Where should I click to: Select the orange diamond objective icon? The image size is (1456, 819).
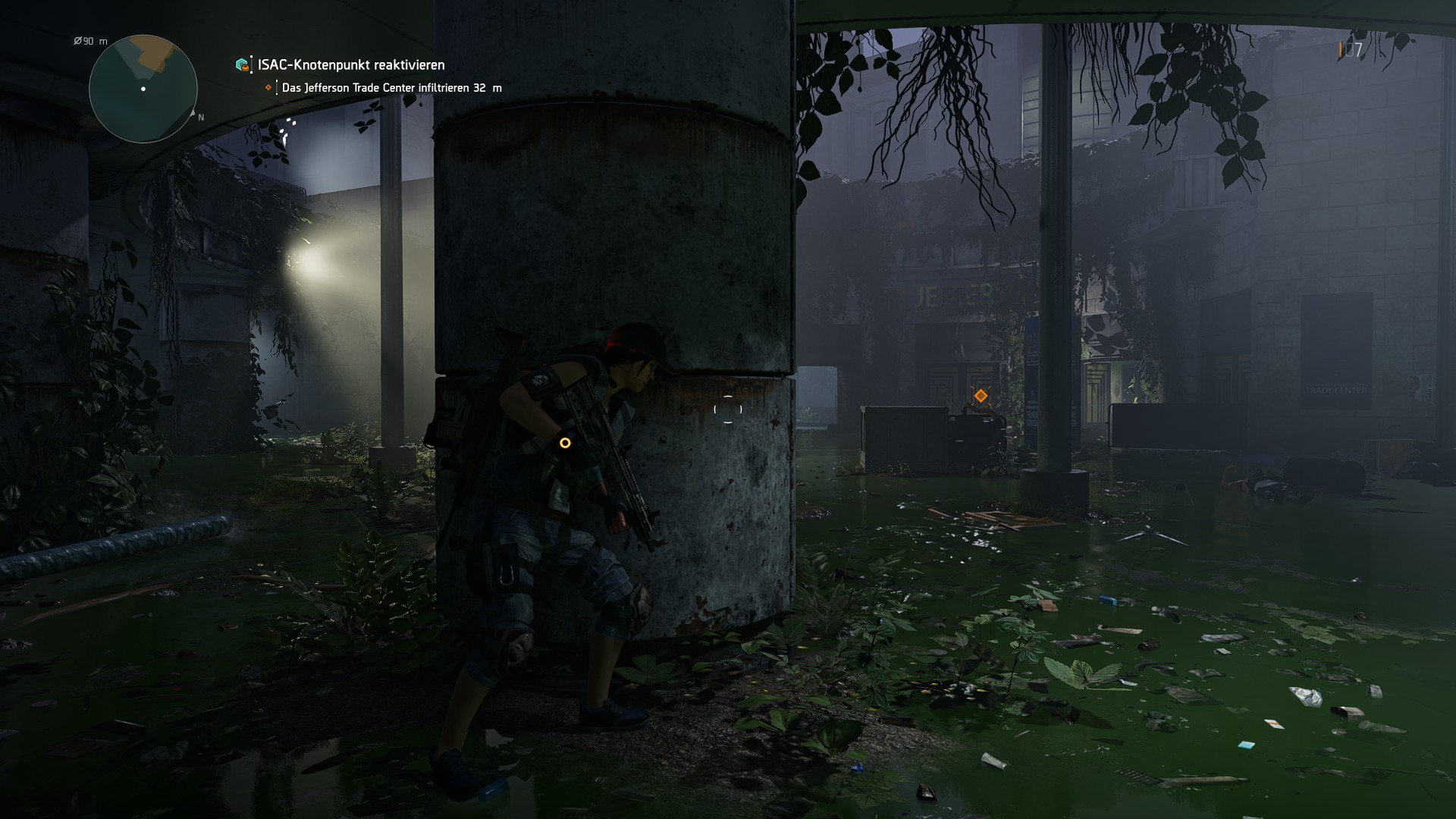[268, 87]
